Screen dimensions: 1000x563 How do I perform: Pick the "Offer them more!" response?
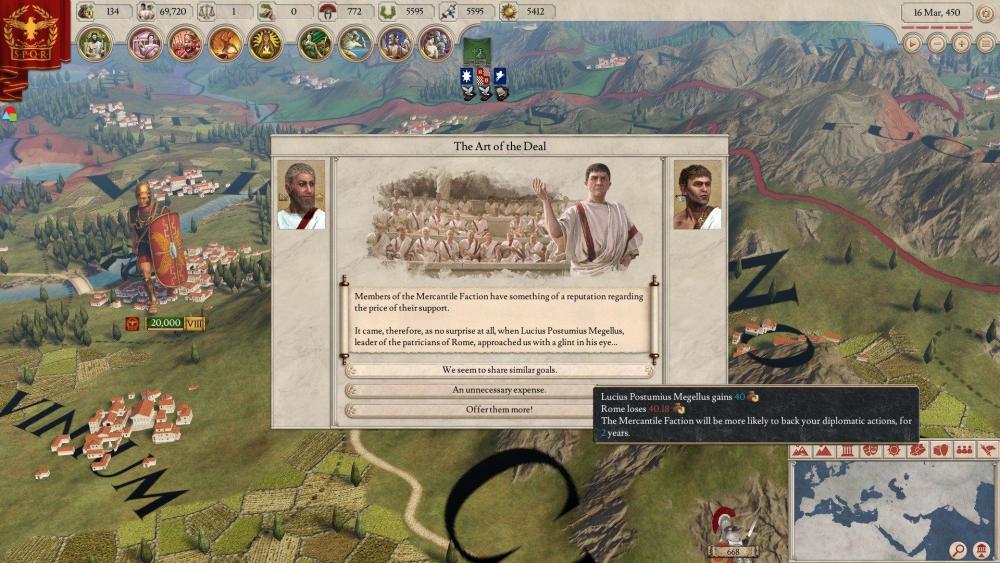(x=499, y=410)
